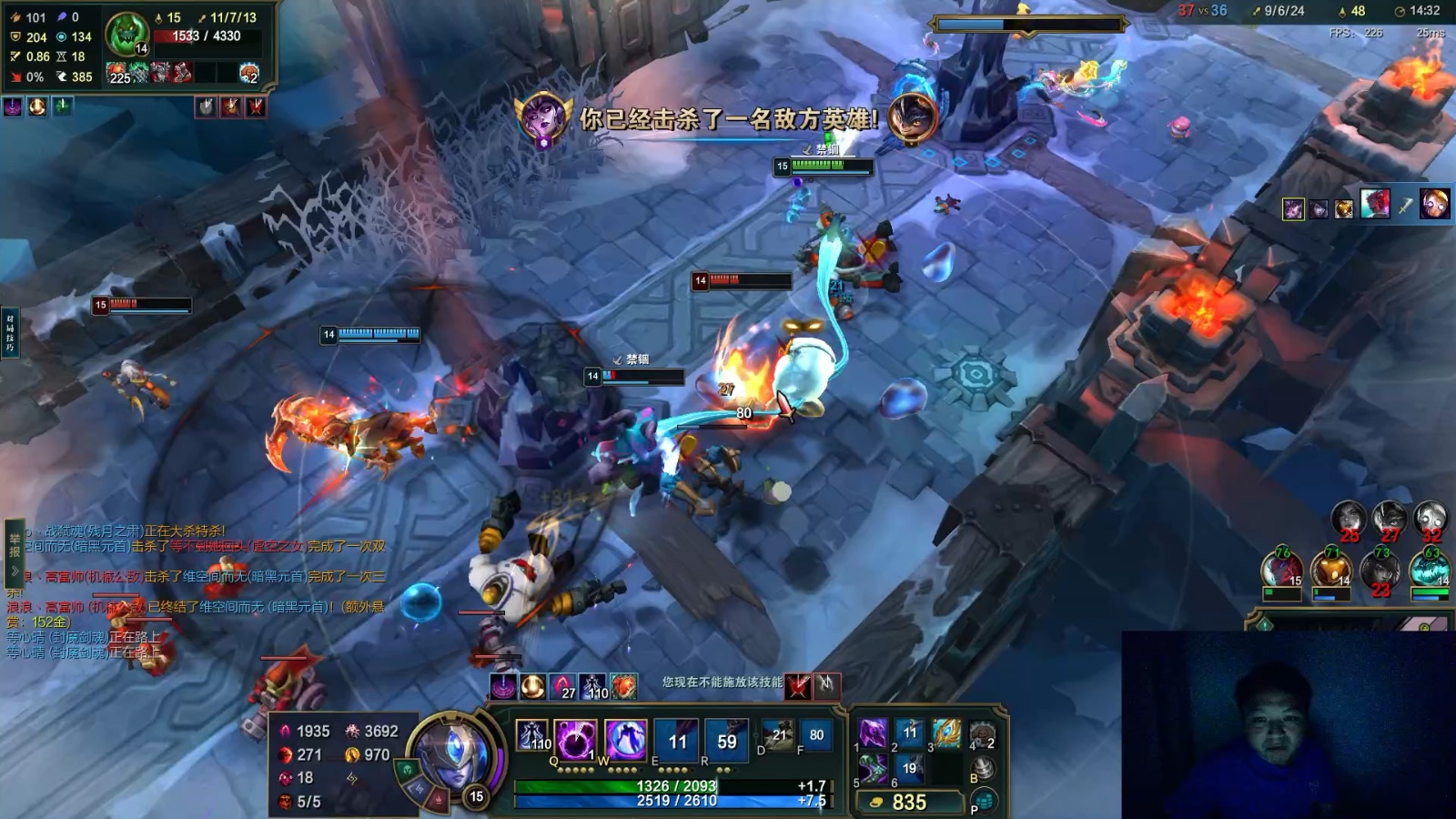The width and height of the screenshot is (1456, 819).
Task: Select the red-haired ally portrait, level 15
Action: coord(1281,571)
